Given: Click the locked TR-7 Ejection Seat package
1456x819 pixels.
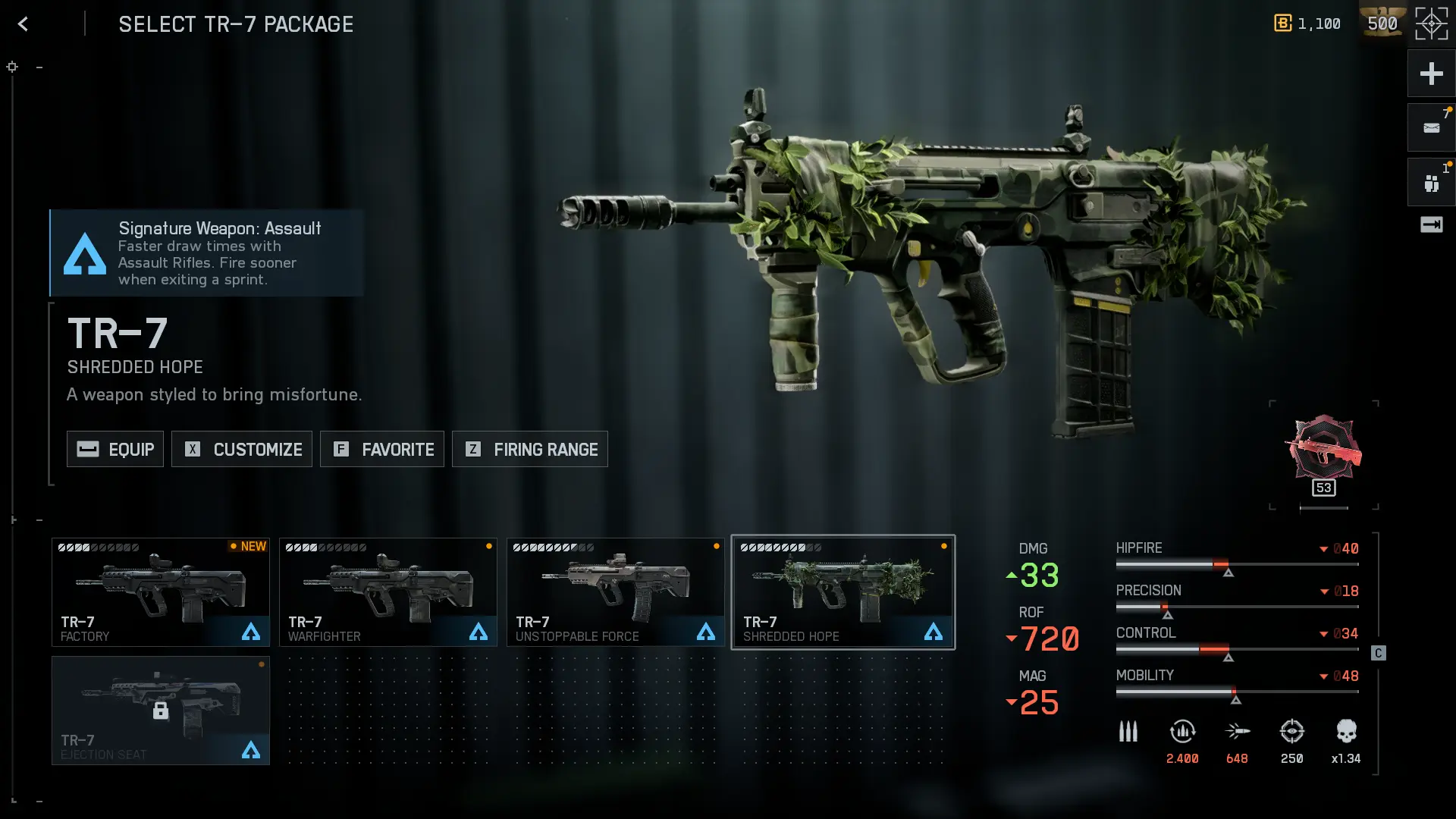Looking at the screenshot, I should pyautogui.click(x=161, y=711).
